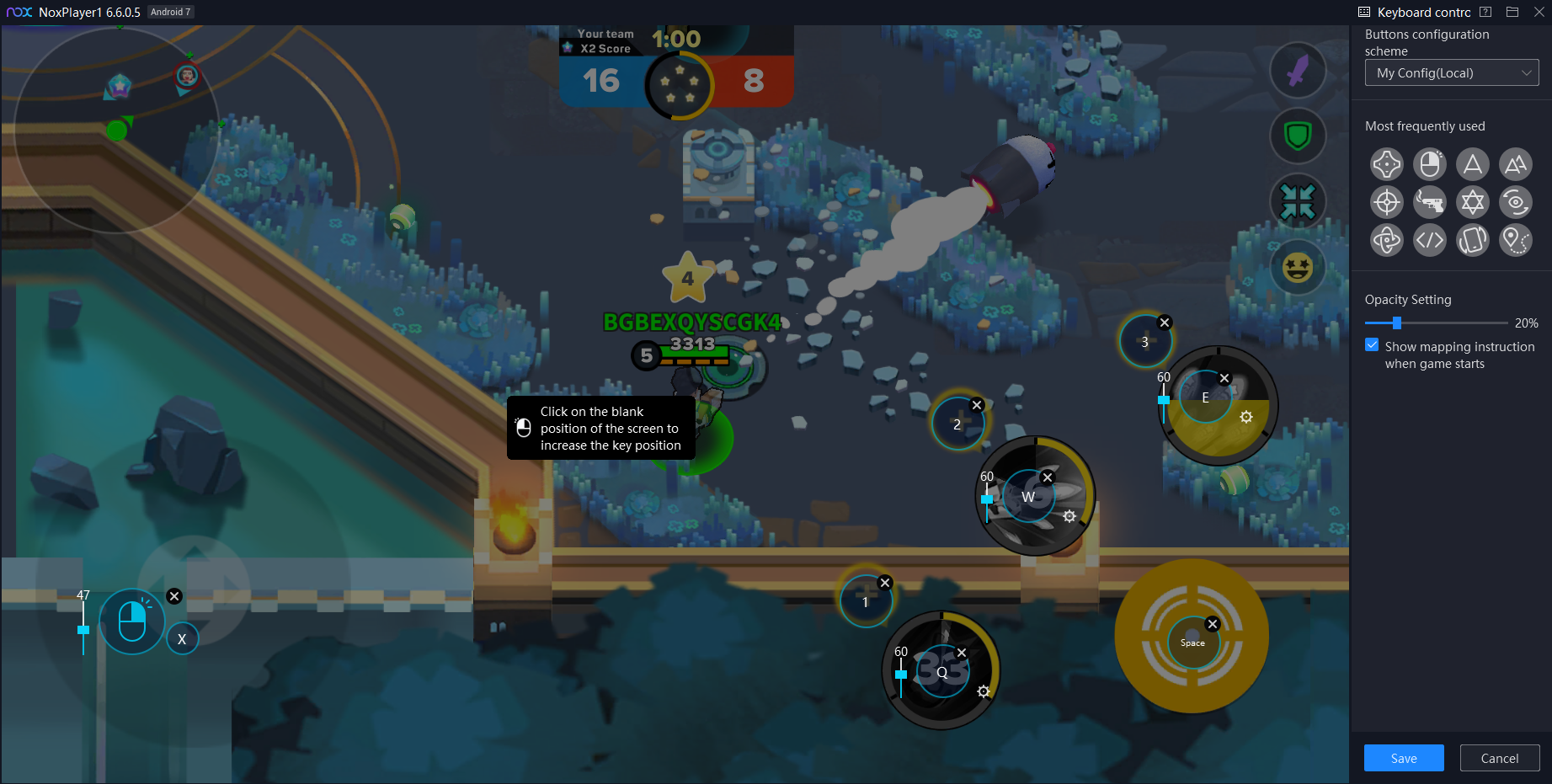Close the NoxPlayer window
The width and height of the screenshot is (1552, 784).
tap(1539, 12)
